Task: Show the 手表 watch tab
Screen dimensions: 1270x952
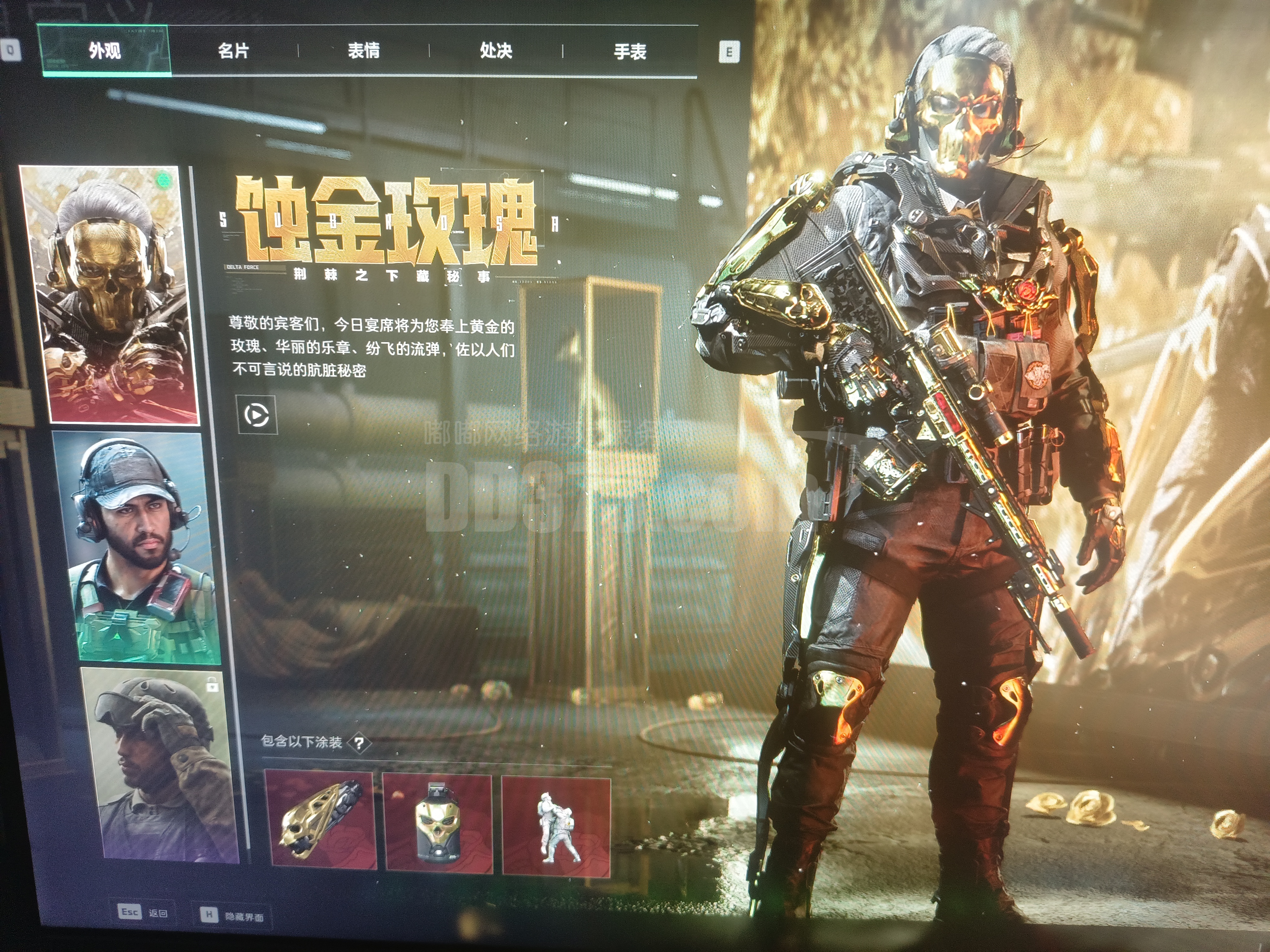Action: point(630,52)
